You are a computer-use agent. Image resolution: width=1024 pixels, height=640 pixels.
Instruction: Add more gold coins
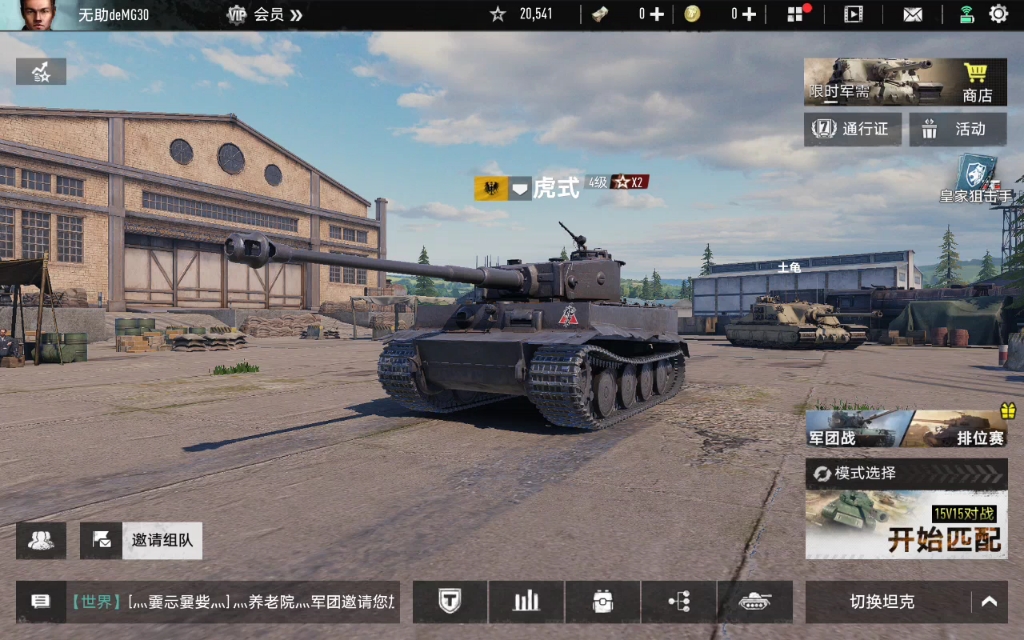click(x=748, y=14)
